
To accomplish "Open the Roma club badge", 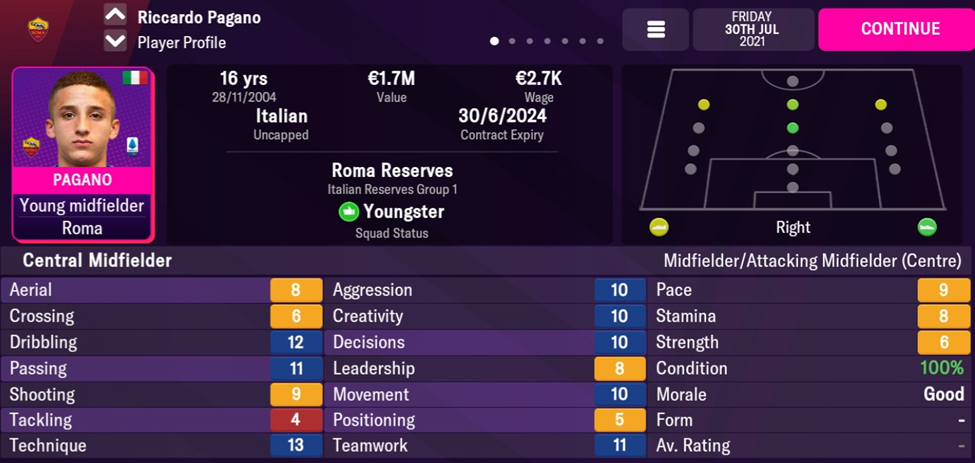I will [x=39, y=29].
